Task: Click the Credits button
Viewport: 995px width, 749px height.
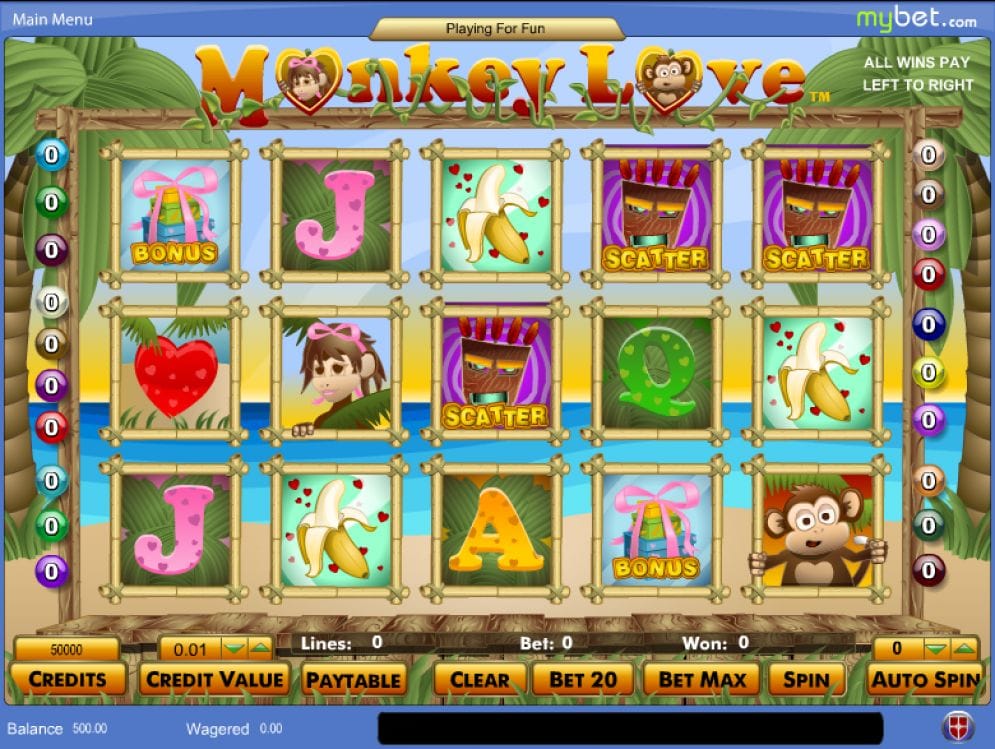Action: point(67,680)
